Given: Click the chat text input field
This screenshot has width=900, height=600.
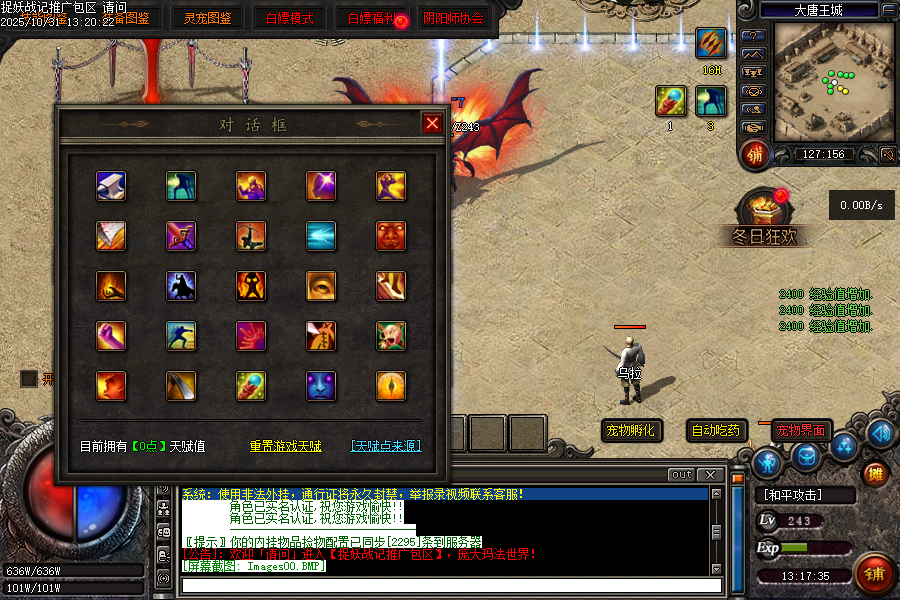Looking at the screenshot, I should [x=450, y=585].
